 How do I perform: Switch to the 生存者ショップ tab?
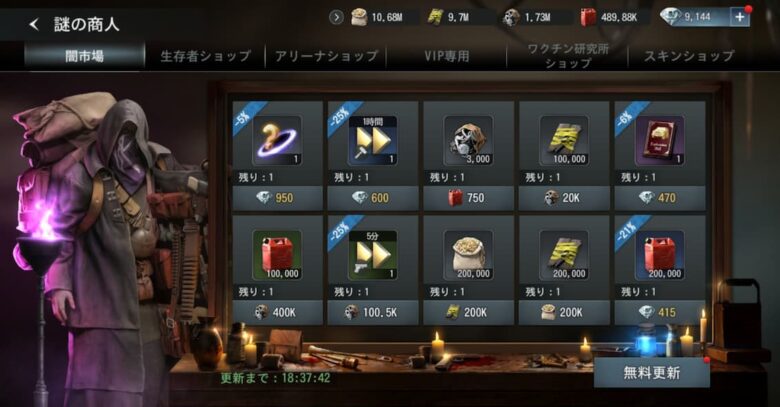[x=205, y=56]
